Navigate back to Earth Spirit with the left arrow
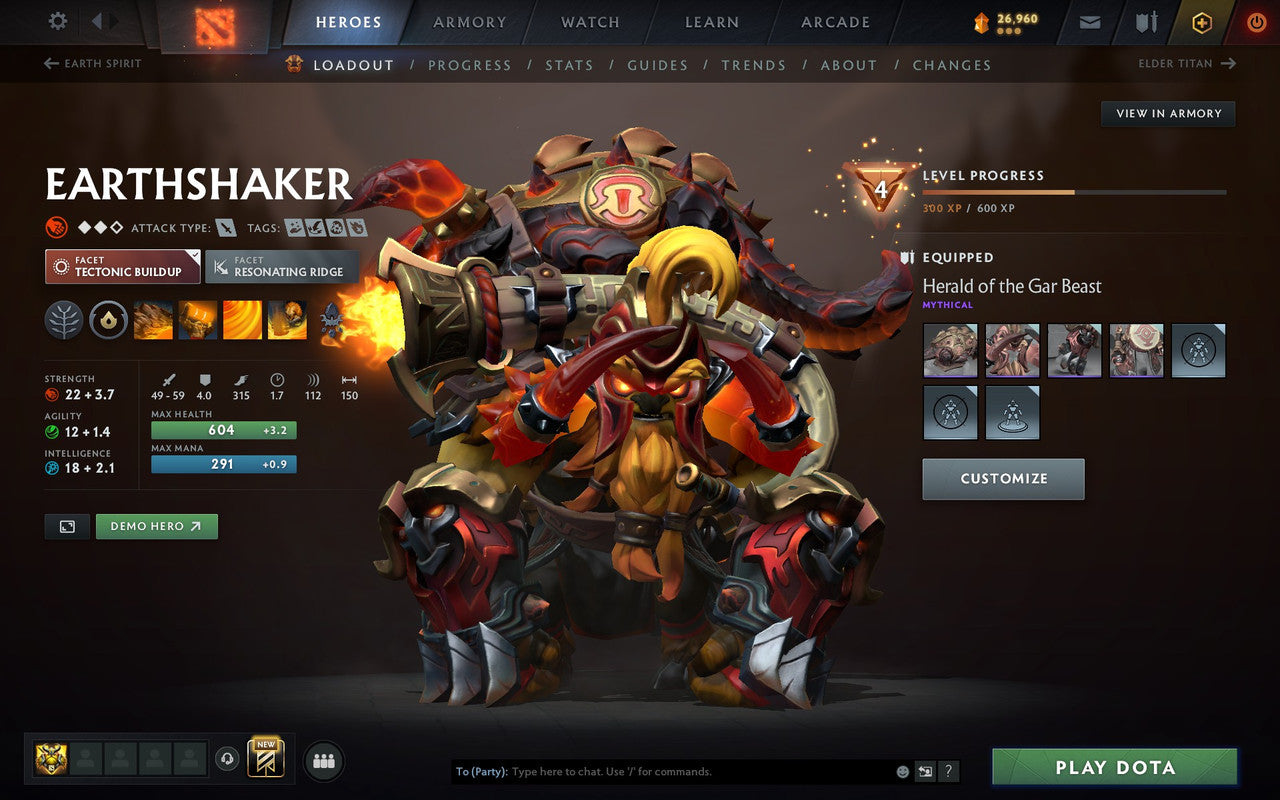Image resolution: width=1280 pixels, height=800 pixels. click(x=50, y=63)
